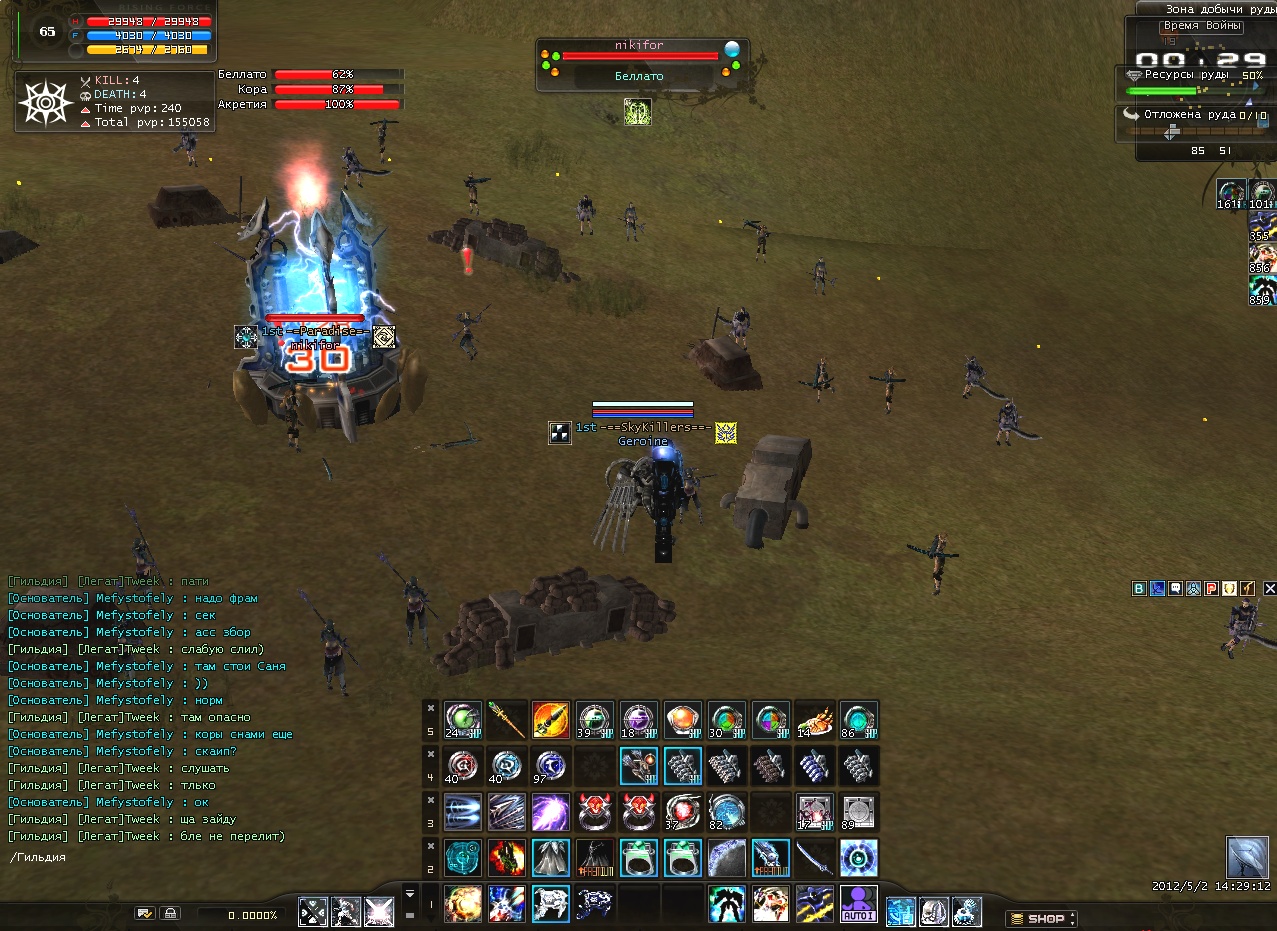Use the golden staff in hotbar

tap(506, 719)
